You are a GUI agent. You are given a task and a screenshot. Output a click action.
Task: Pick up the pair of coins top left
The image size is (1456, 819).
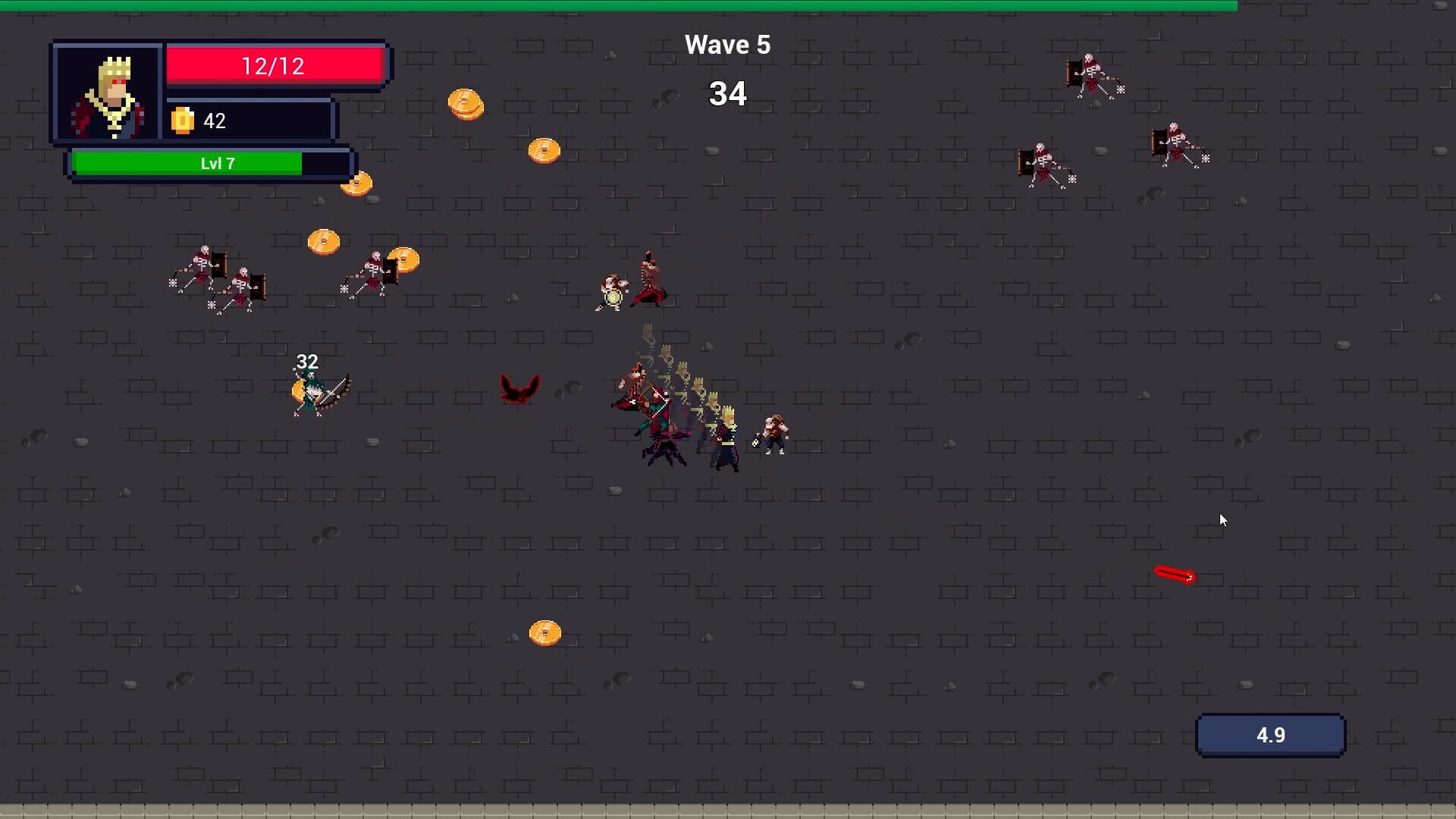(x=466, y=104)
